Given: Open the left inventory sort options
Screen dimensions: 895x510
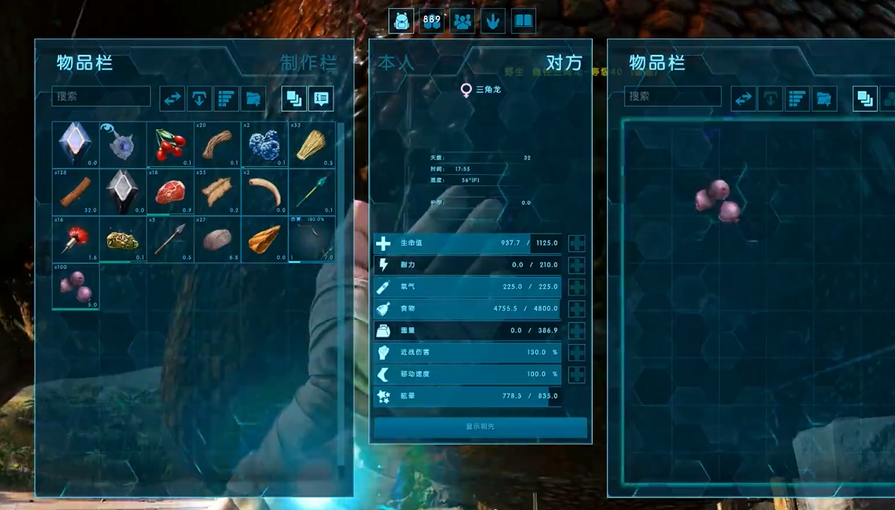Looking at the screenshot, I should pos(226,98).
